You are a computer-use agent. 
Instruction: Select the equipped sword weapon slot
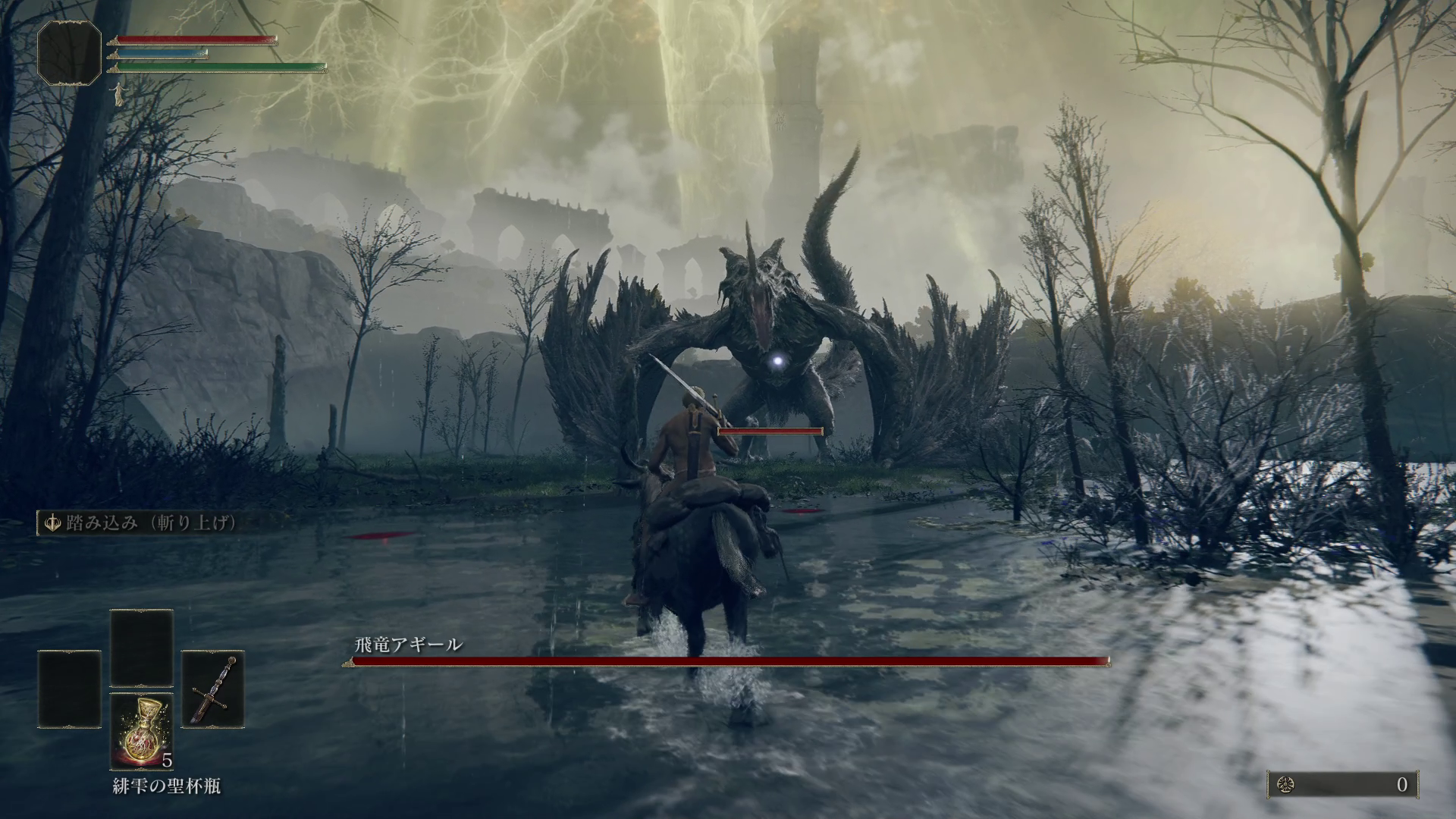tap(213, 689)
